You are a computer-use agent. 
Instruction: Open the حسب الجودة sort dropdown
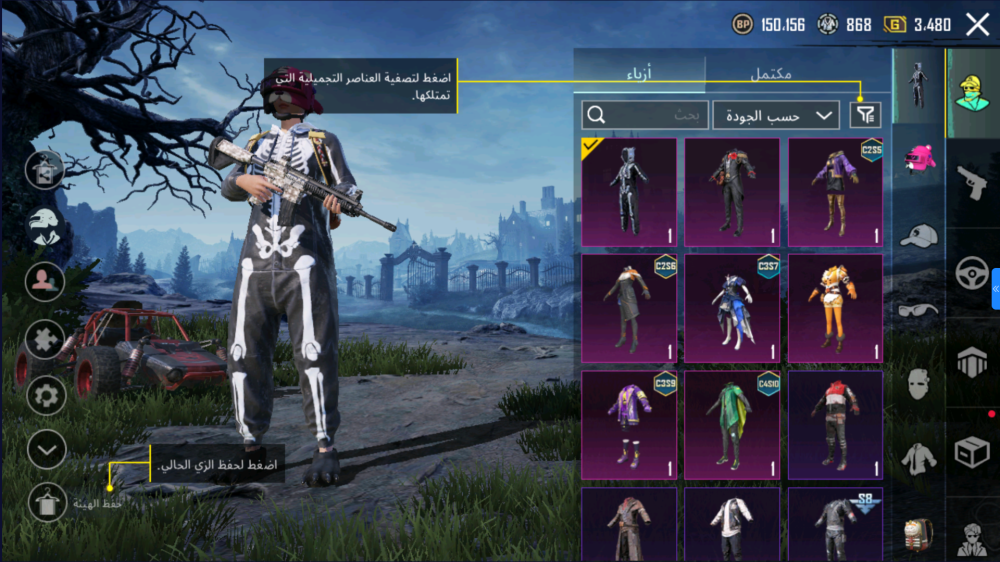click(x=776, y=115)
